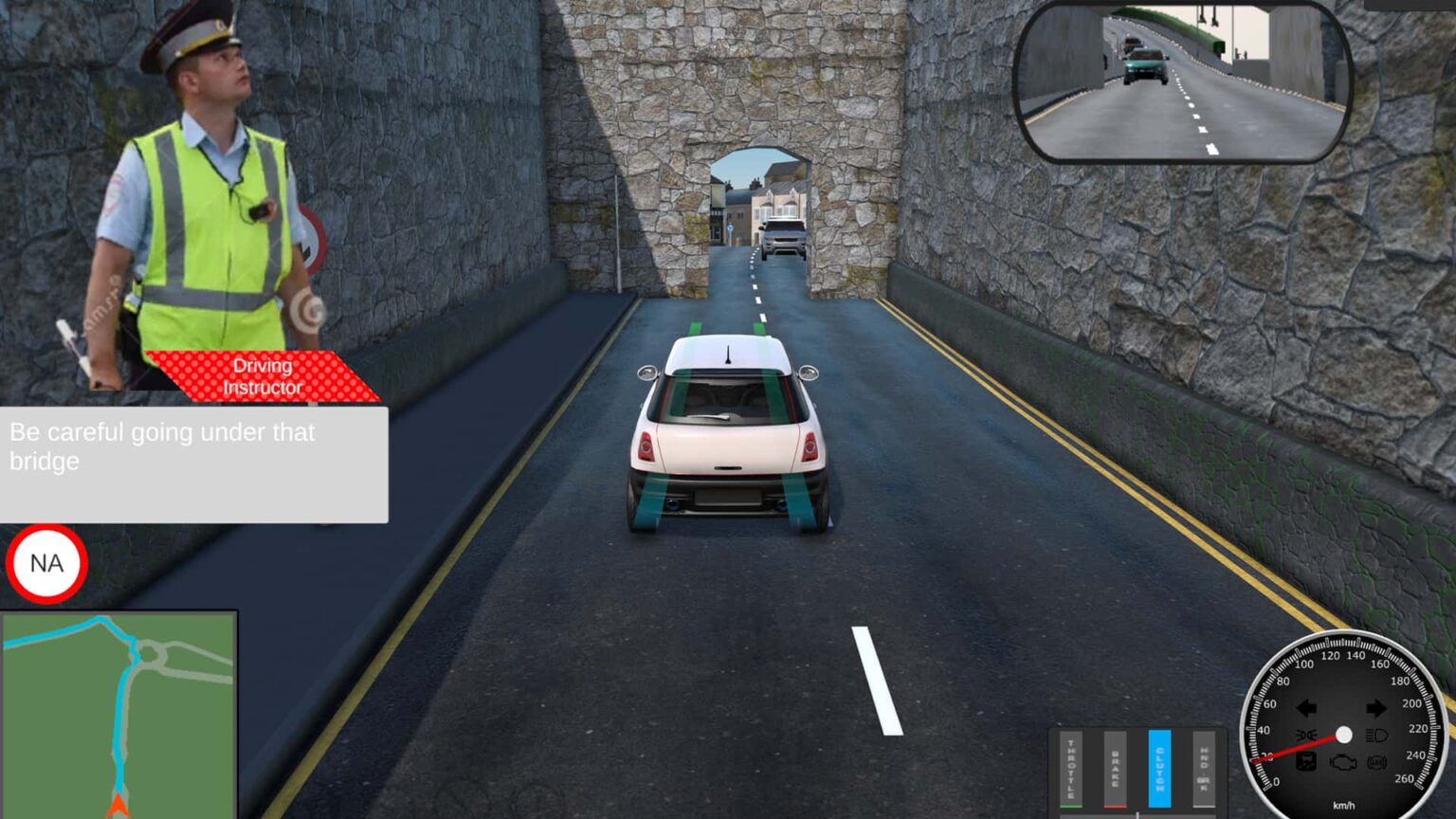Toggle the THROTTLE pedal indicator
The image size is (1456, 819).
click(x=1071, y=768)
